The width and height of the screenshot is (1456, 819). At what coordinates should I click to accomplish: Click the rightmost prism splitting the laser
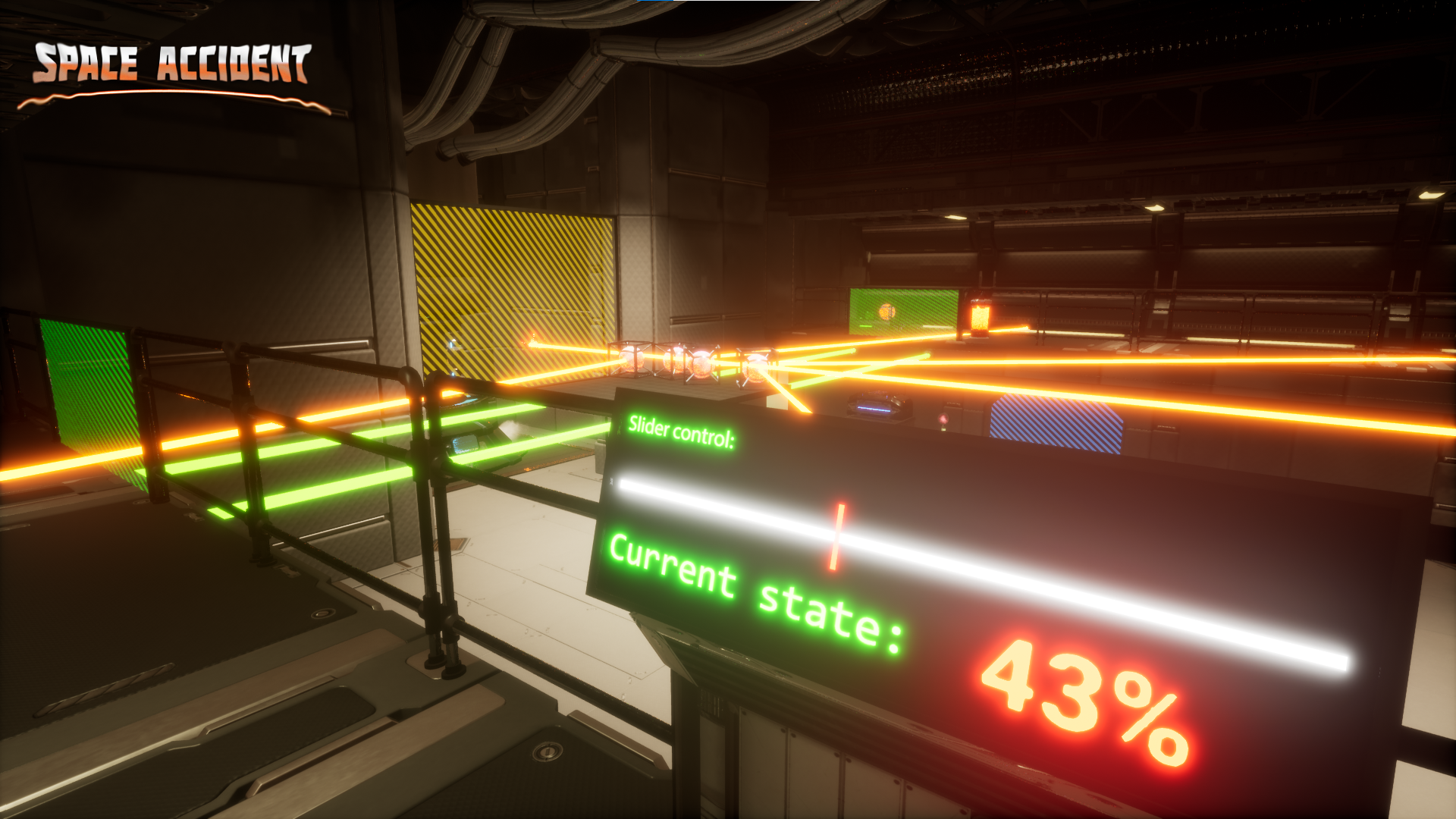[x=755, y=368]
